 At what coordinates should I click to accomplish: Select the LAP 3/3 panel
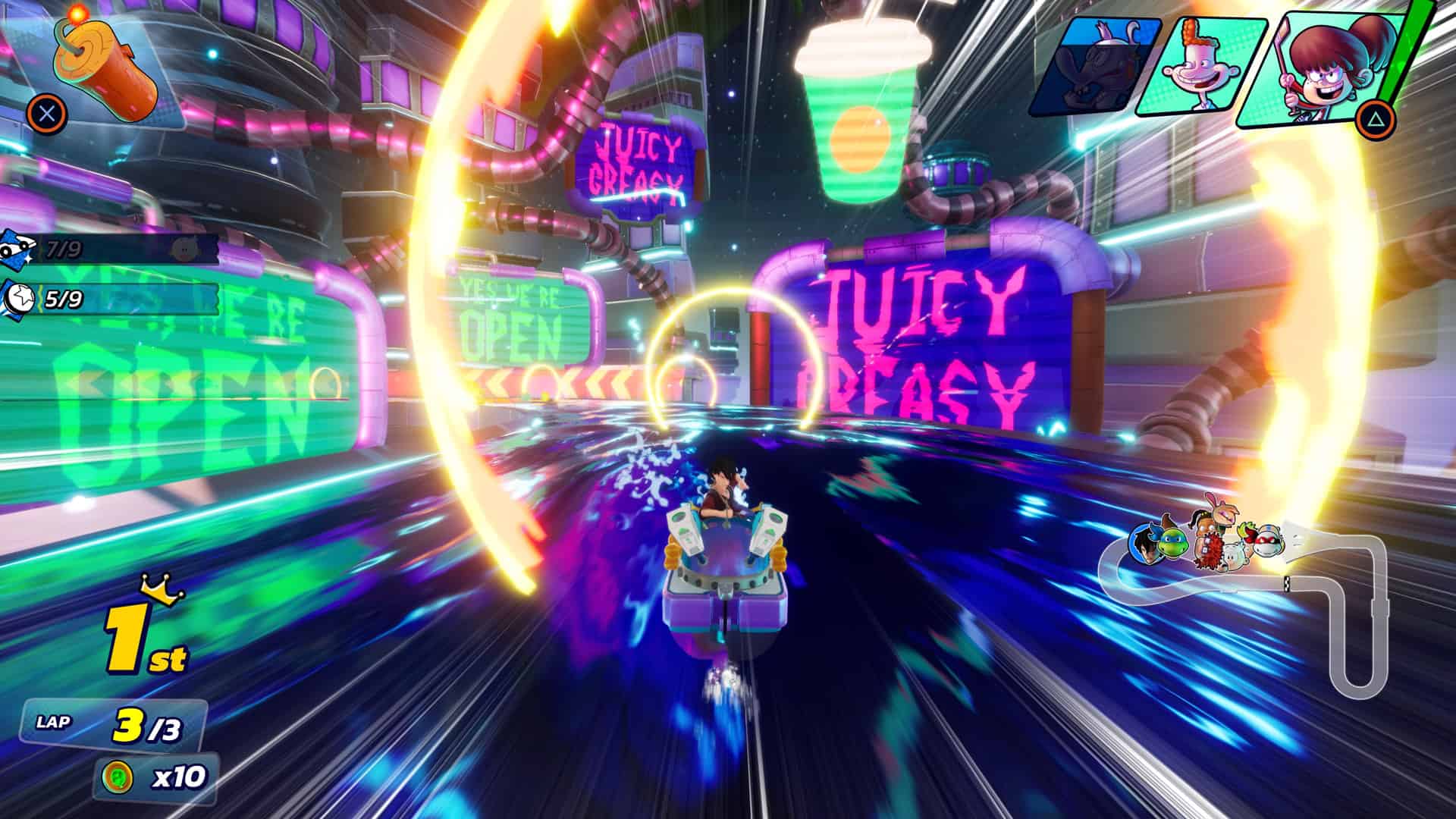point(114,724)
